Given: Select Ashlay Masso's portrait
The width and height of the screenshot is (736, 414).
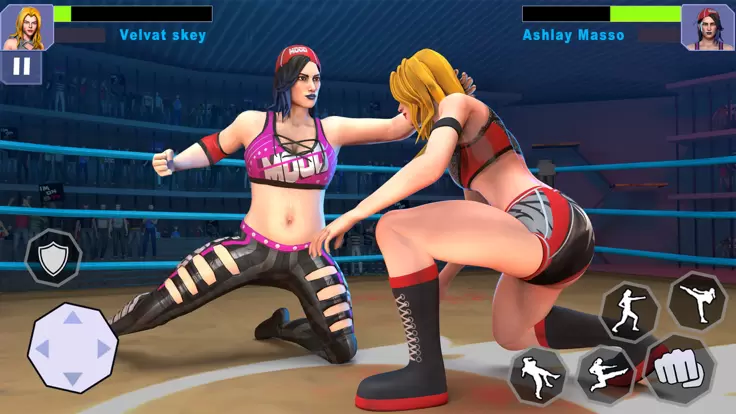Looking at the screenshot, I should point(707,26).
